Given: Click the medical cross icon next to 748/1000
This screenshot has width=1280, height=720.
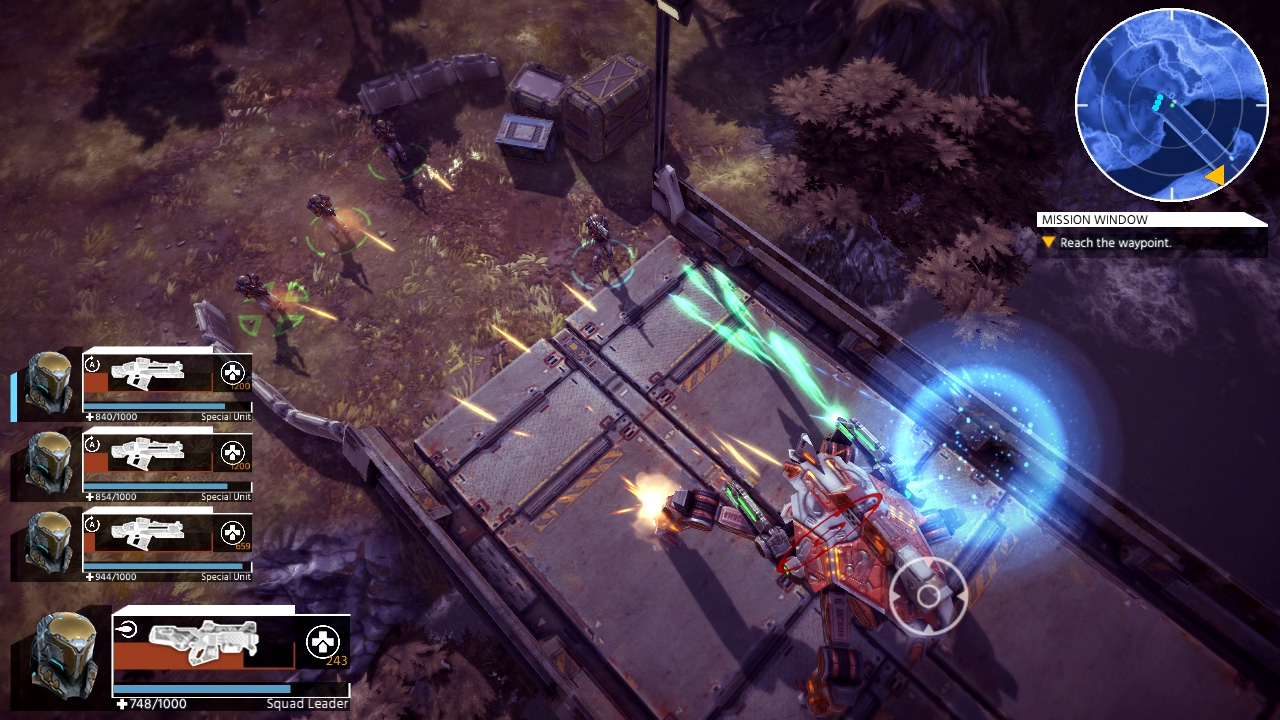Looking at the screenshot, I should tap(121, 703).
